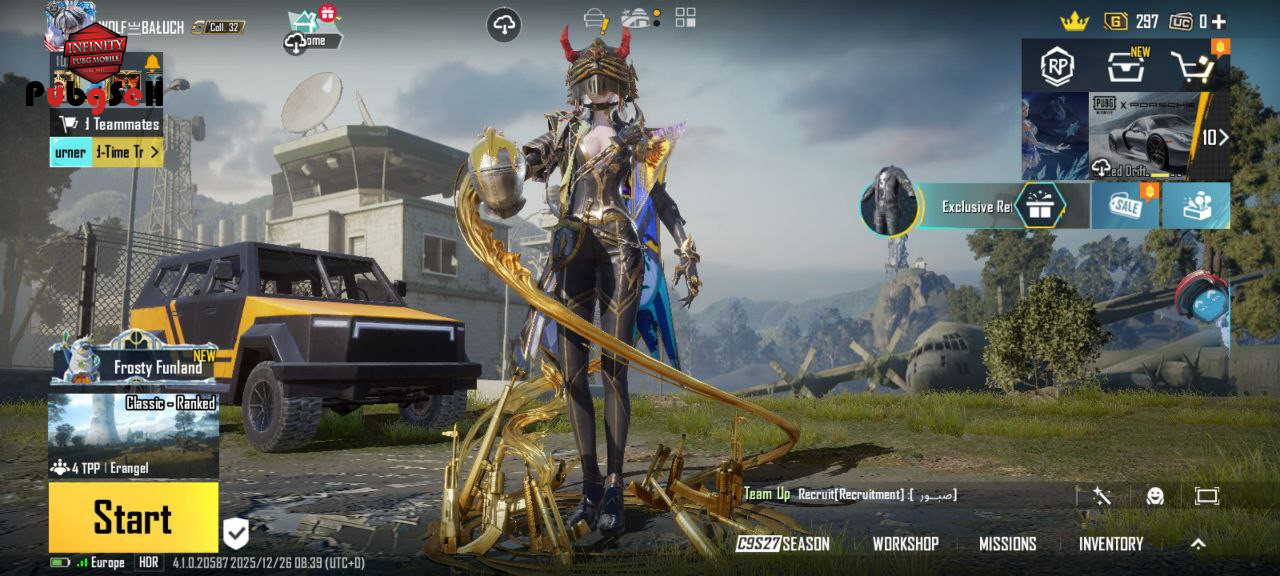Open the emote smiley face icon
This screenshot has width=1280, height=576.
coord(1155,496)
